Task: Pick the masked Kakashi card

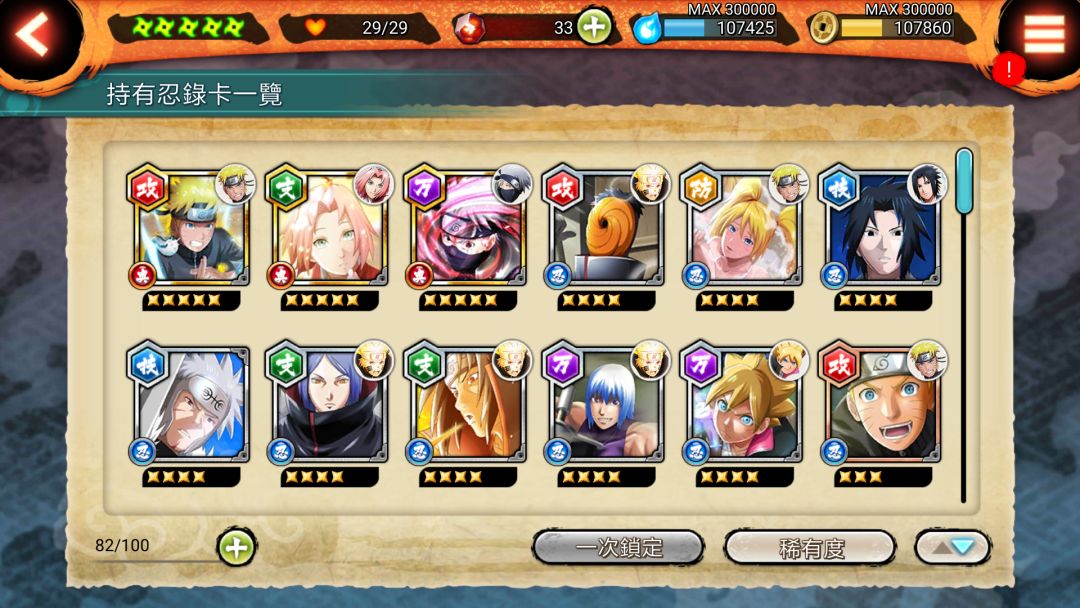Action: 468,229
